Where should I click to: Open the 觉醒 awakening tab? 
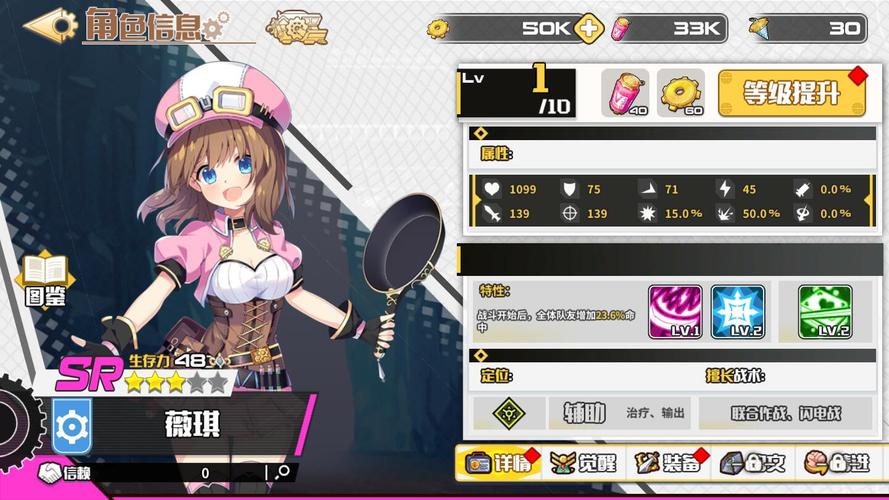coord(585,463)
